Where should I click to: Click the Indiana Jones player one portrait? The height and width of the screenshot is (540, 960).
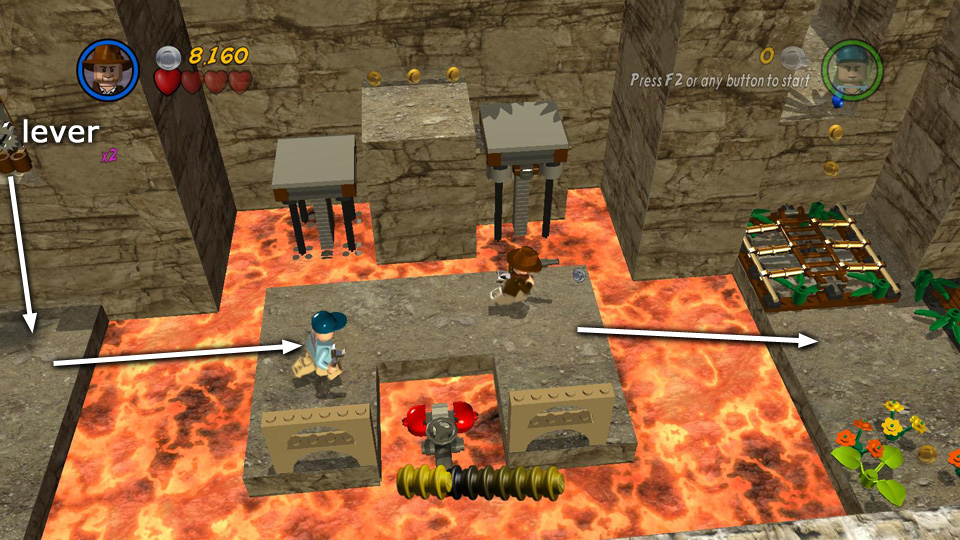point(106,67)
